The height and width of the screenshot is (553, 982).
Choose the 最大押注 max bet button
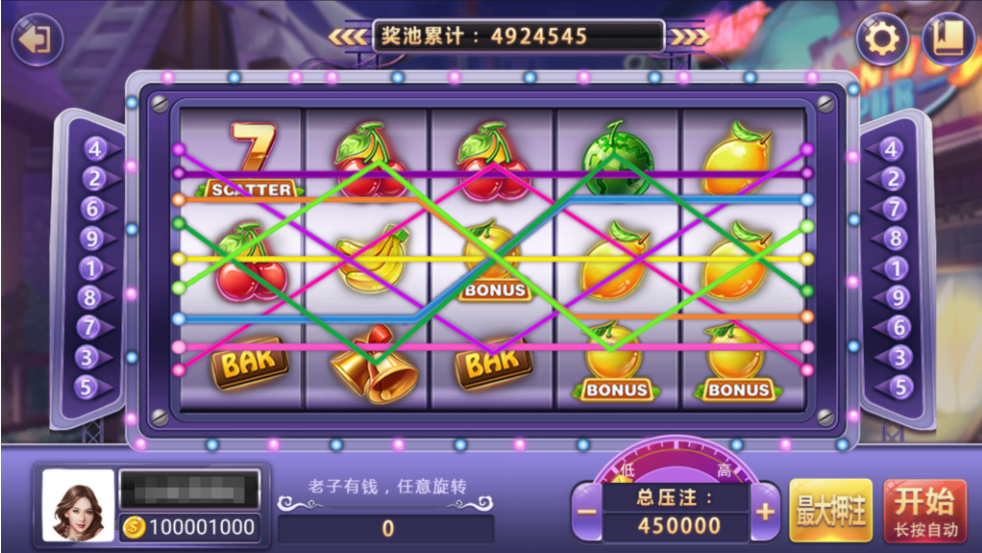(831, 511)
